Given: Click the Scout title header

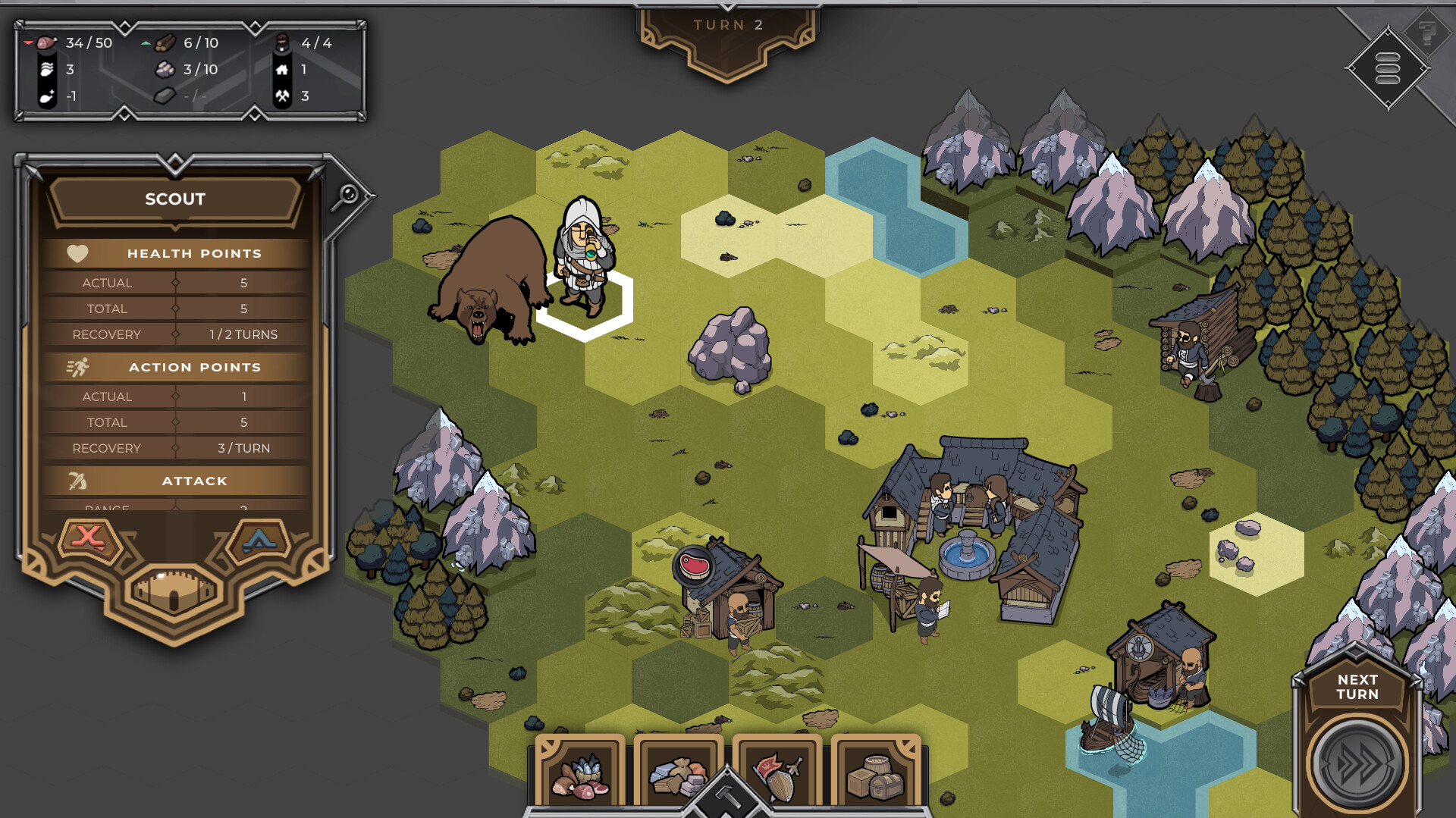Looking at the screenshot, I should click(x=174, y=199).
